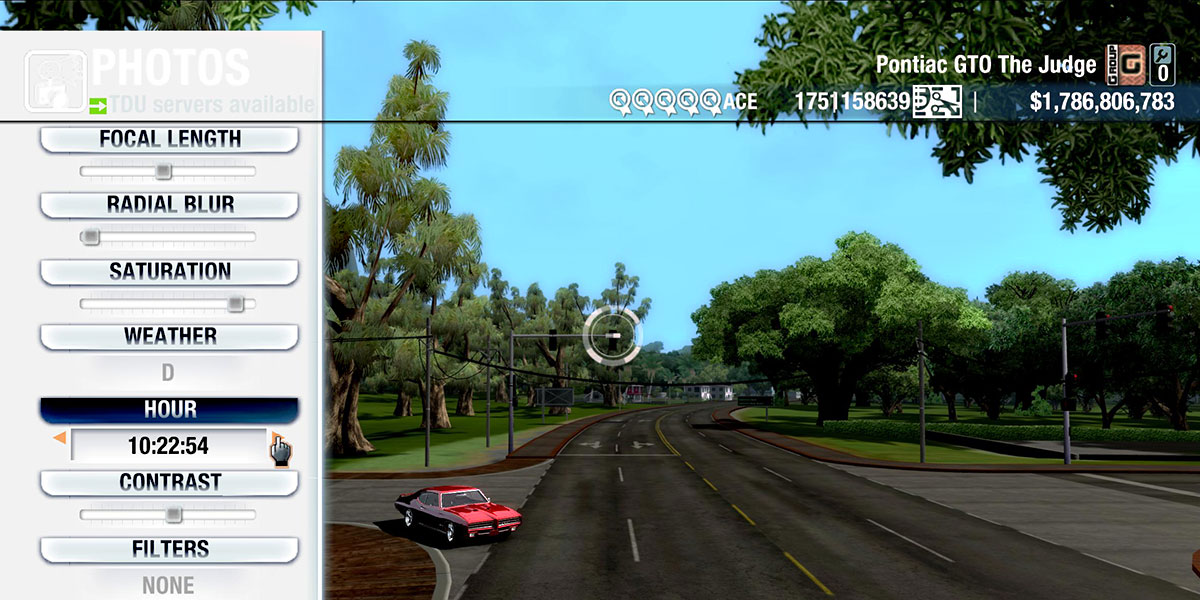The image size is (1200, 600).
Task: Select the highlighted Hour option
Action: tap(169, 410)
